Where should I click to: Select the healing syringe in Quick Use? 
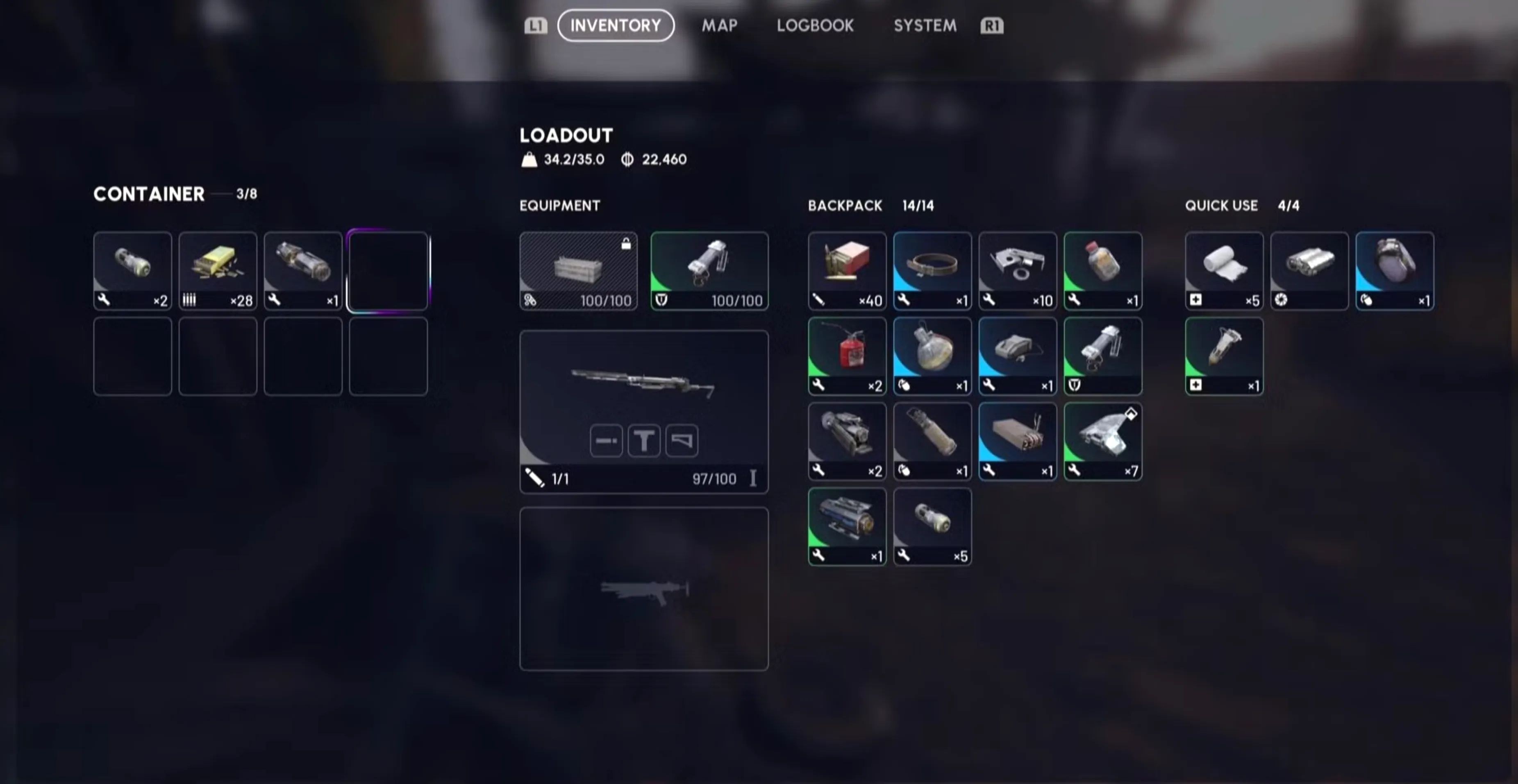click(1223, 356)
